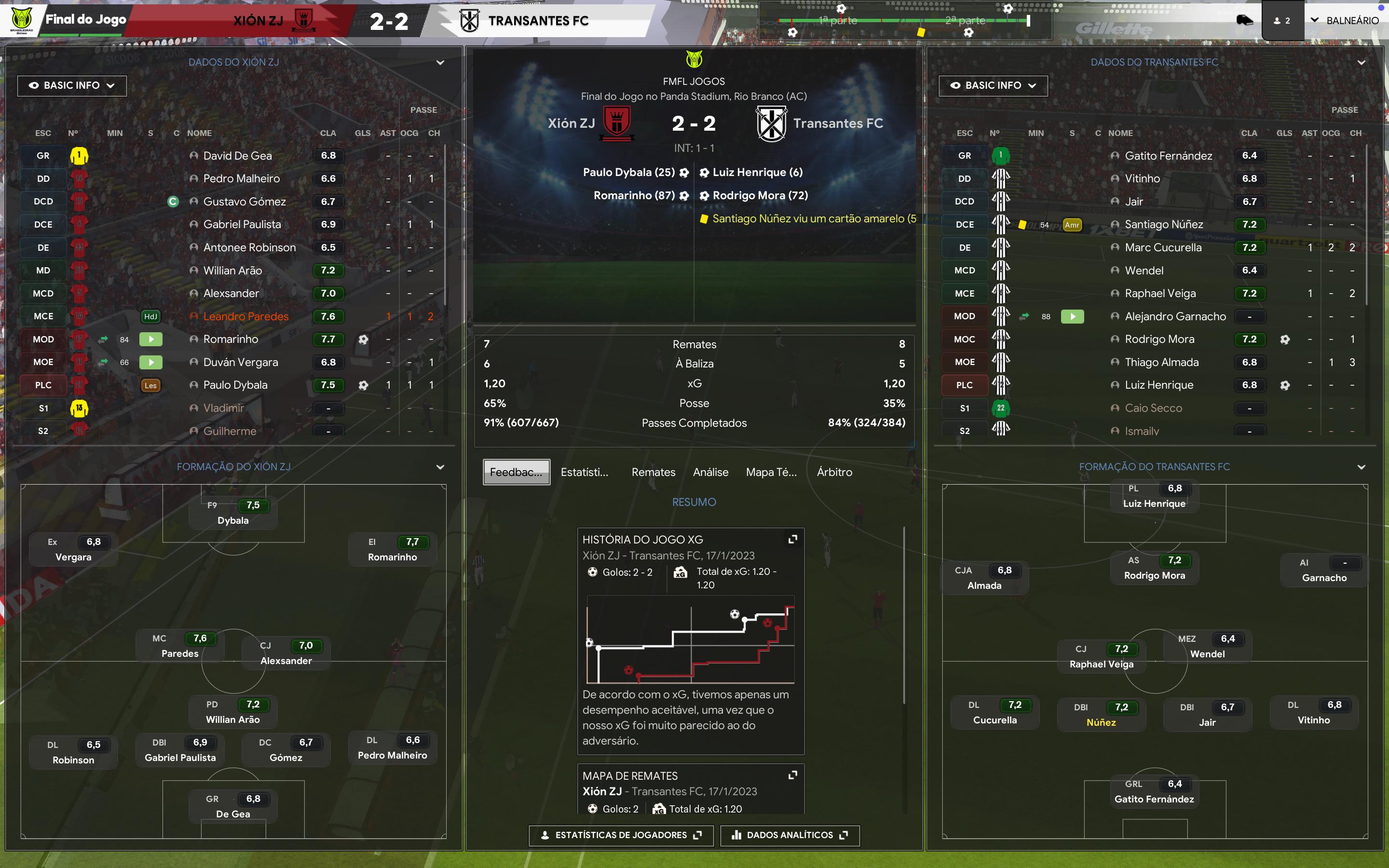
Task: Open the Formação do Transantes FC panel selector
Action: (x=1361, y=467)
